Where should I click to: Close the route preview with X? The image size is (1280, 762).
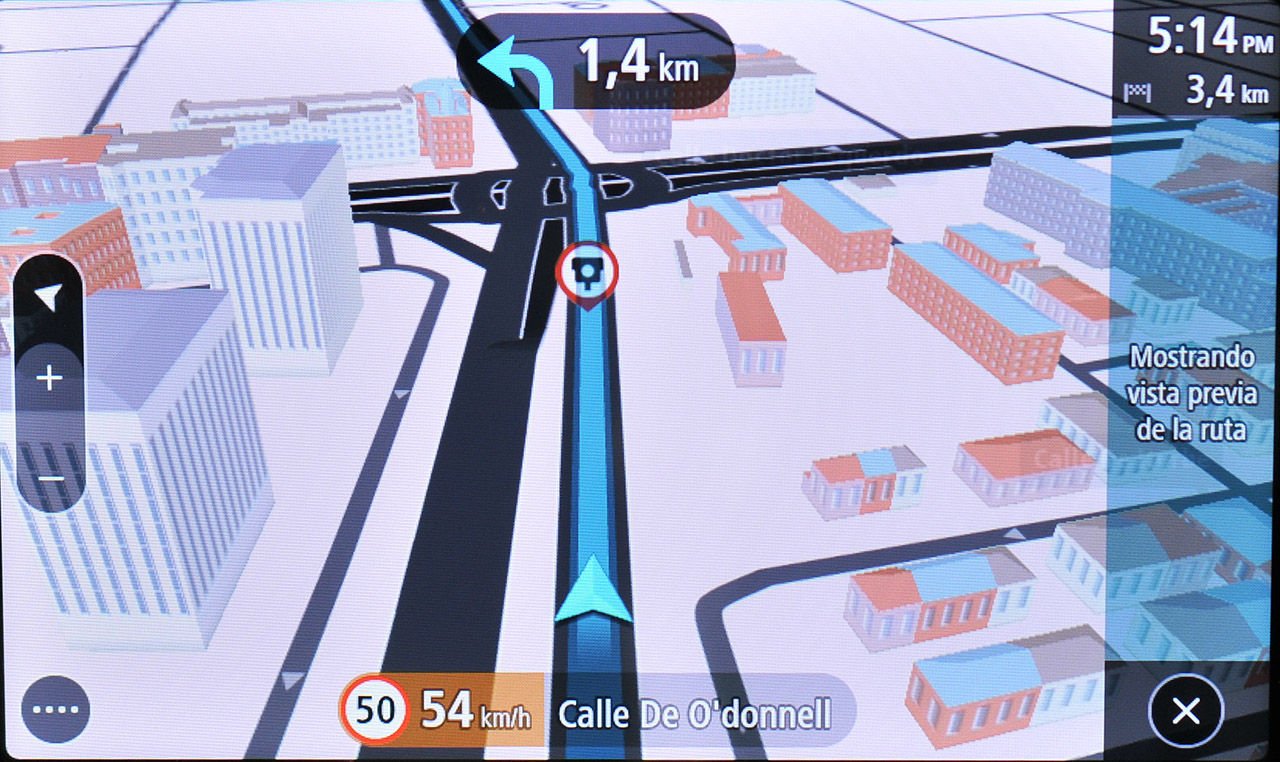point(1186,711)
